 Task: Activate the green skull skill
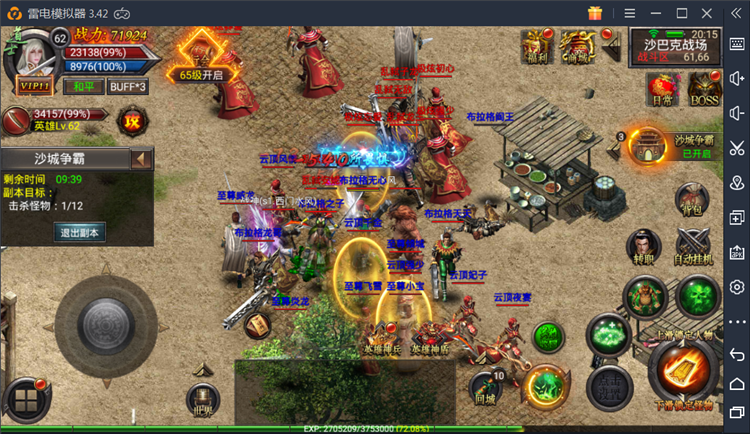point(697,295)
